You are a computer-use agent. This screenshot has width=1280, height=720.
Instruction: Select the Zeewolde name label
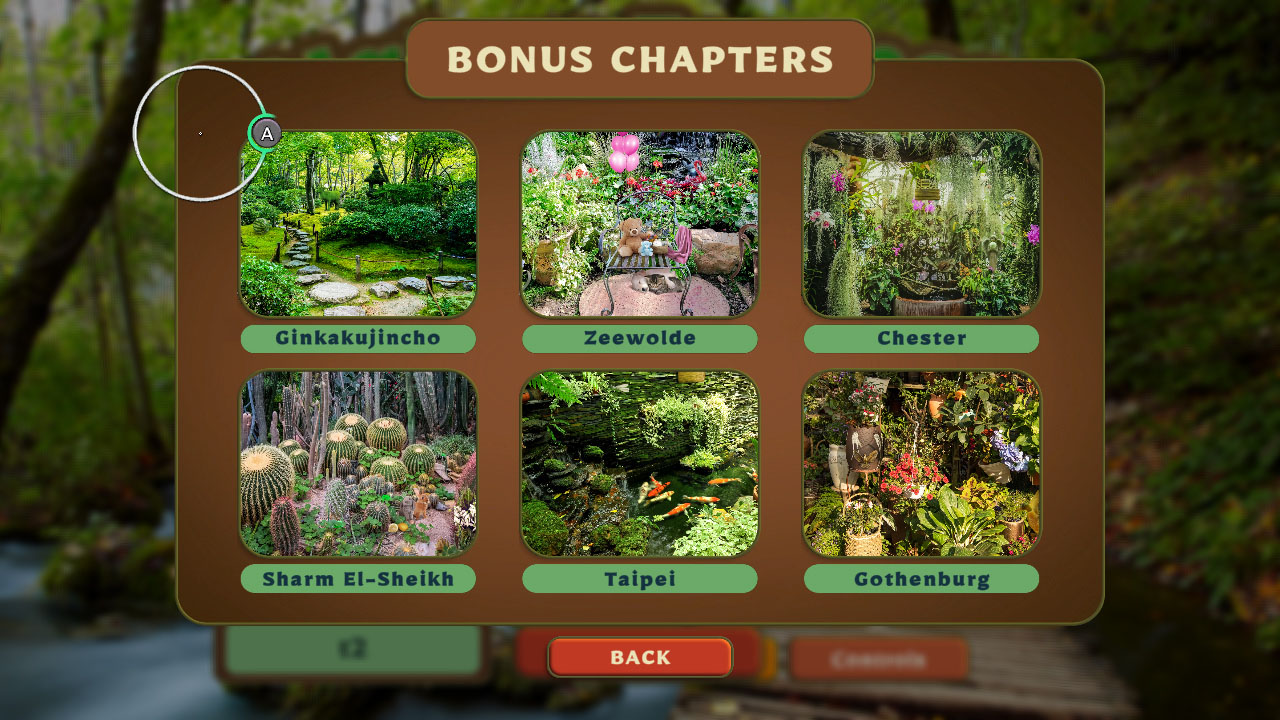(640, 339)
